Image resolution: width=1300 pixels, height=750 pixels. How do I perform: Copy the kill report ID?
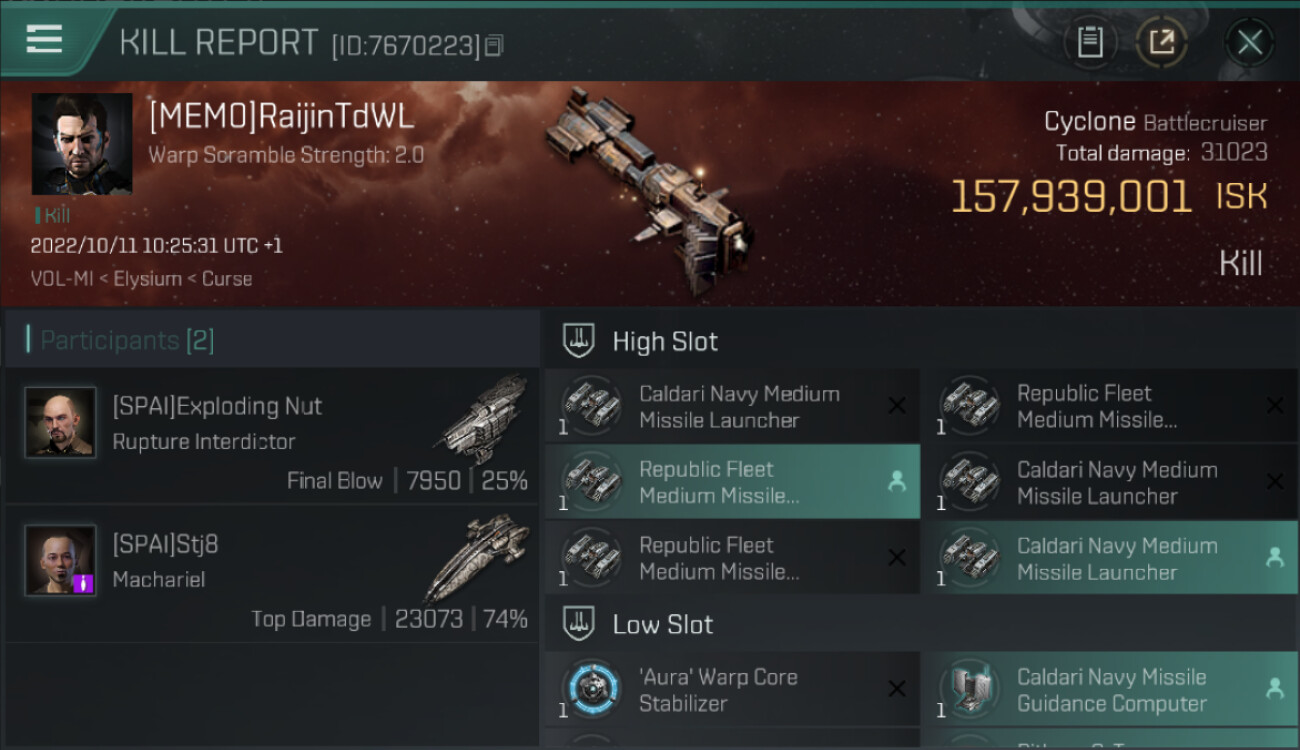[494, 45]
